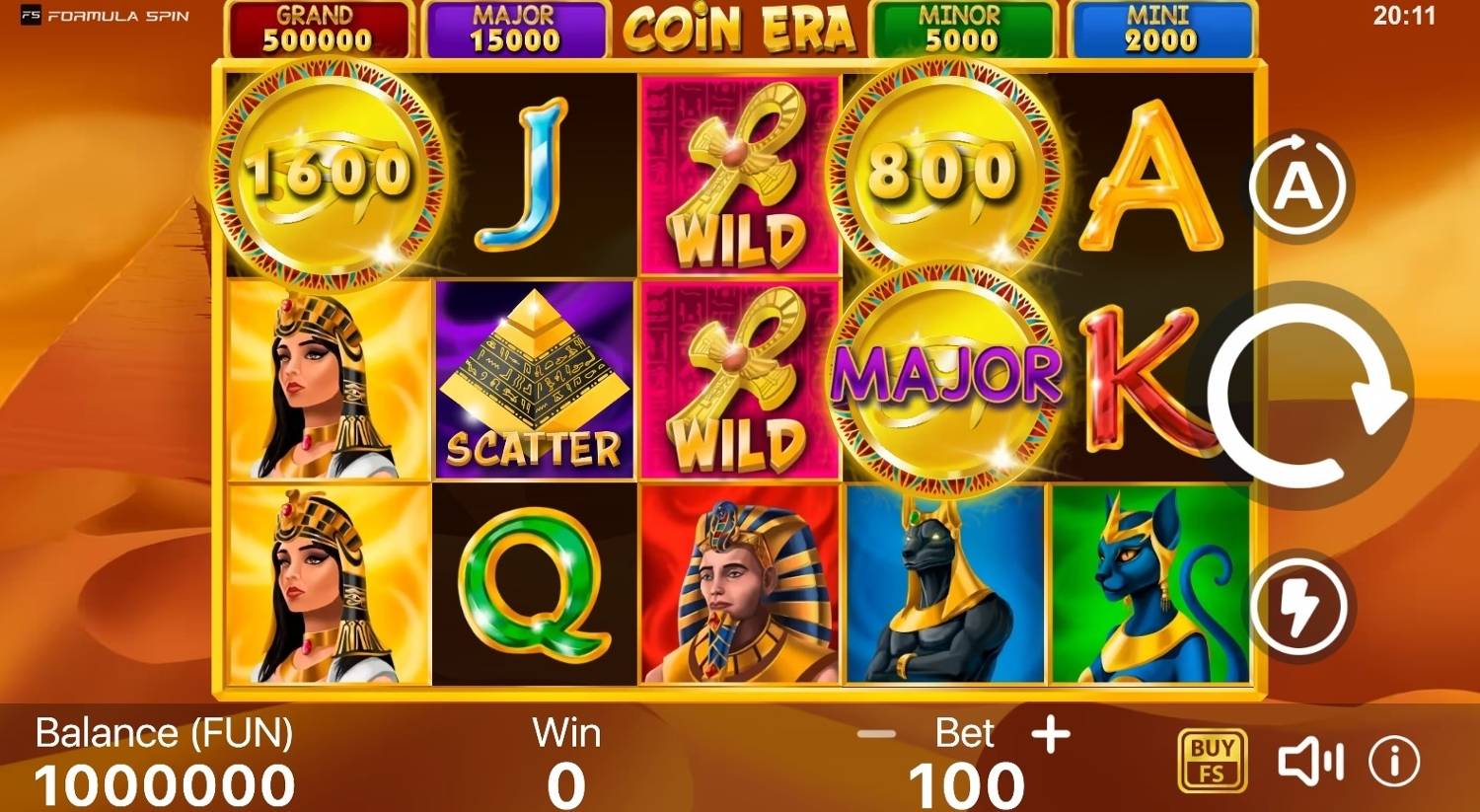Click the Formula Spin logo

click(99, 16)
